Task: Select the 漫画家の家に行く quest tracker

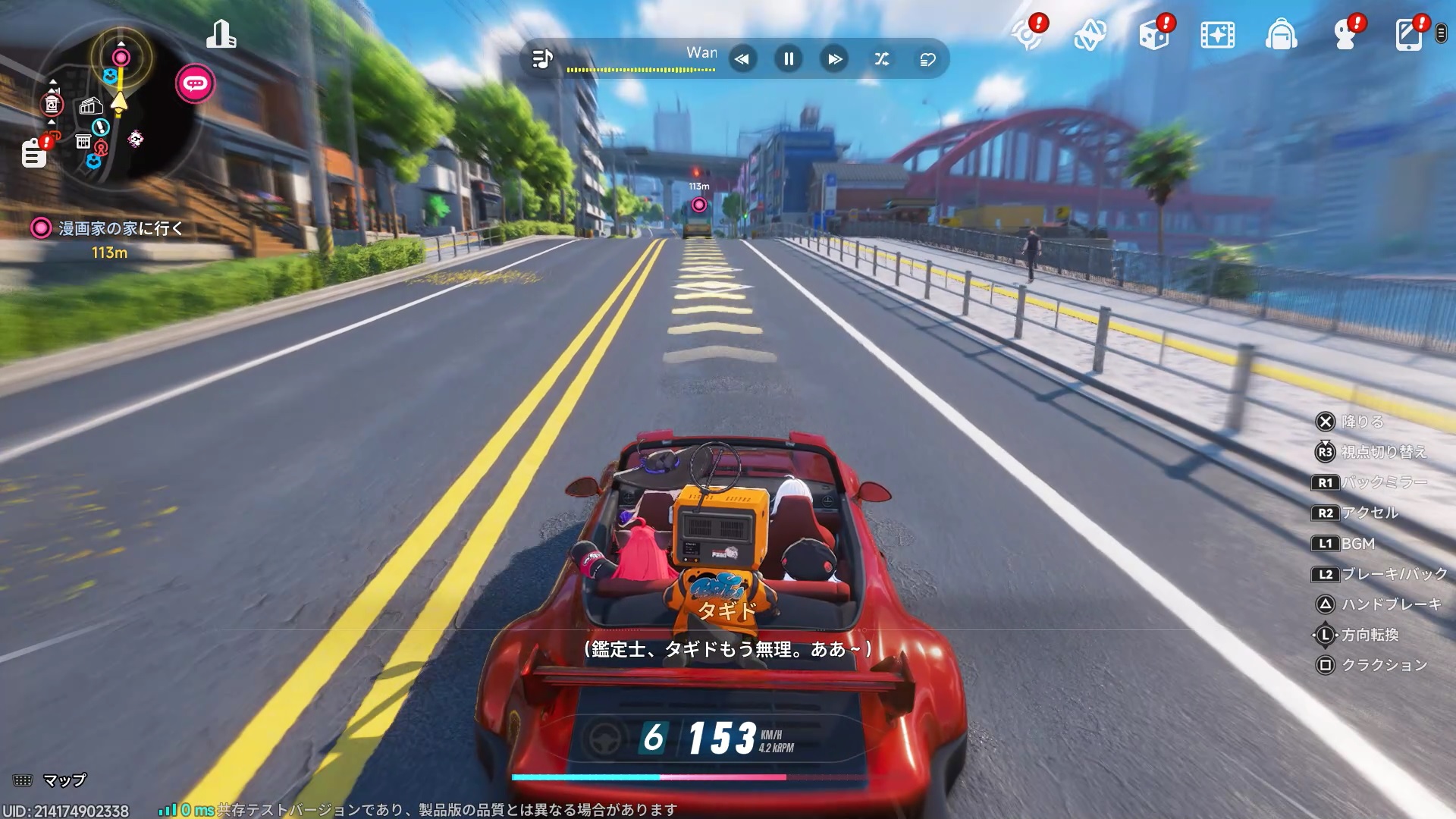Action: coord(120,228)
